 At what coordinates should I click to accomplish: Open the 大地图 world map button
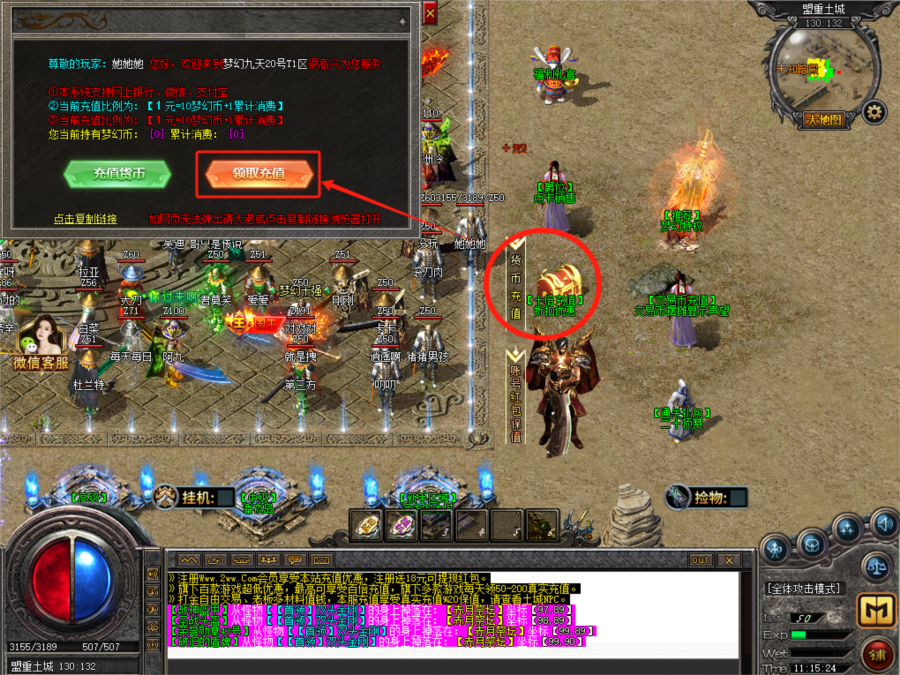pyautogui.click(x=823, y=119)
